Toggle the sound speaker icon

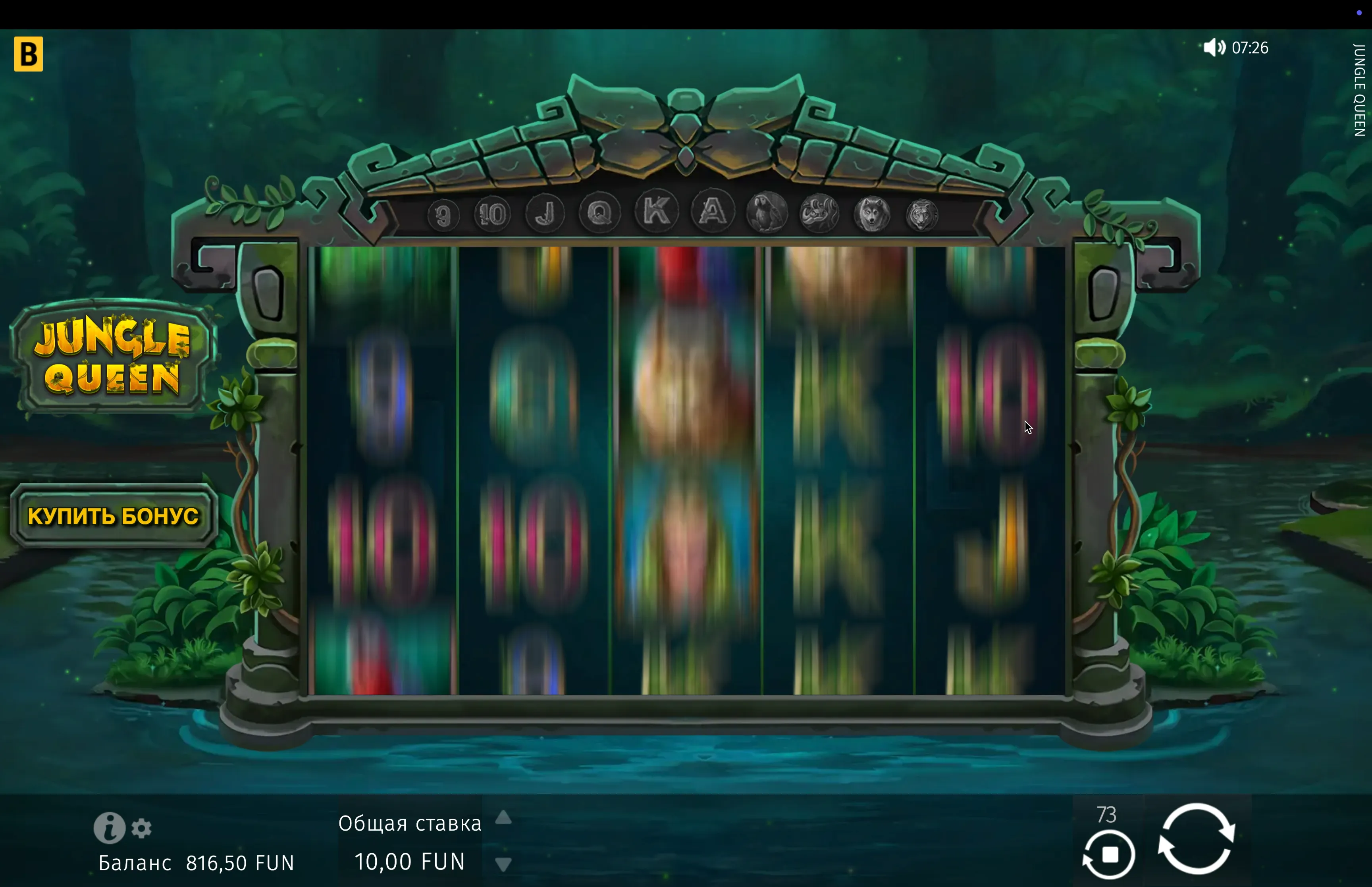pyautogui.click(x=1214, y=47)
